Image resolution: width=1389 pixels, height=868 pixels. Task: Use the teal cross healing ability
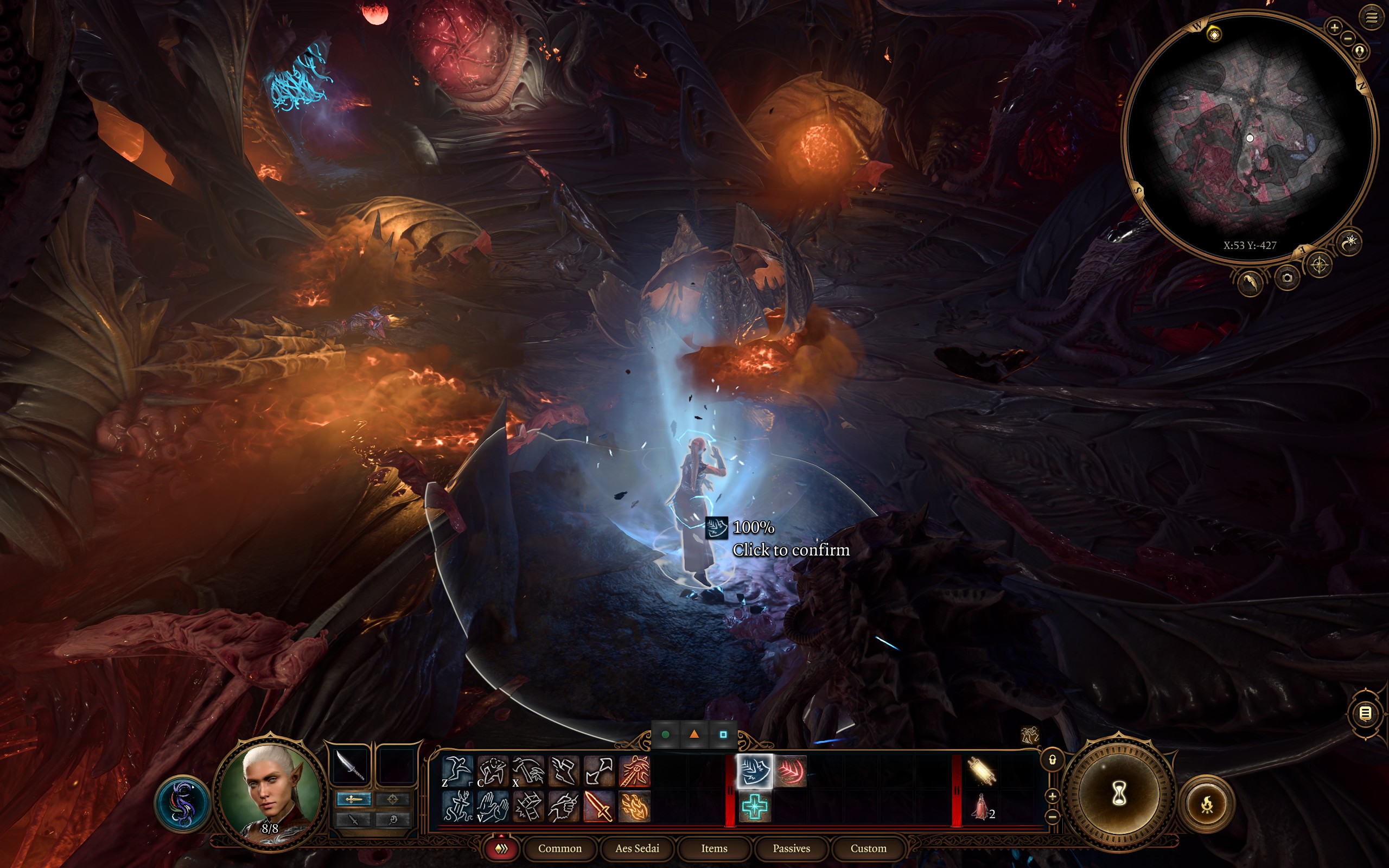pos(754,807)
